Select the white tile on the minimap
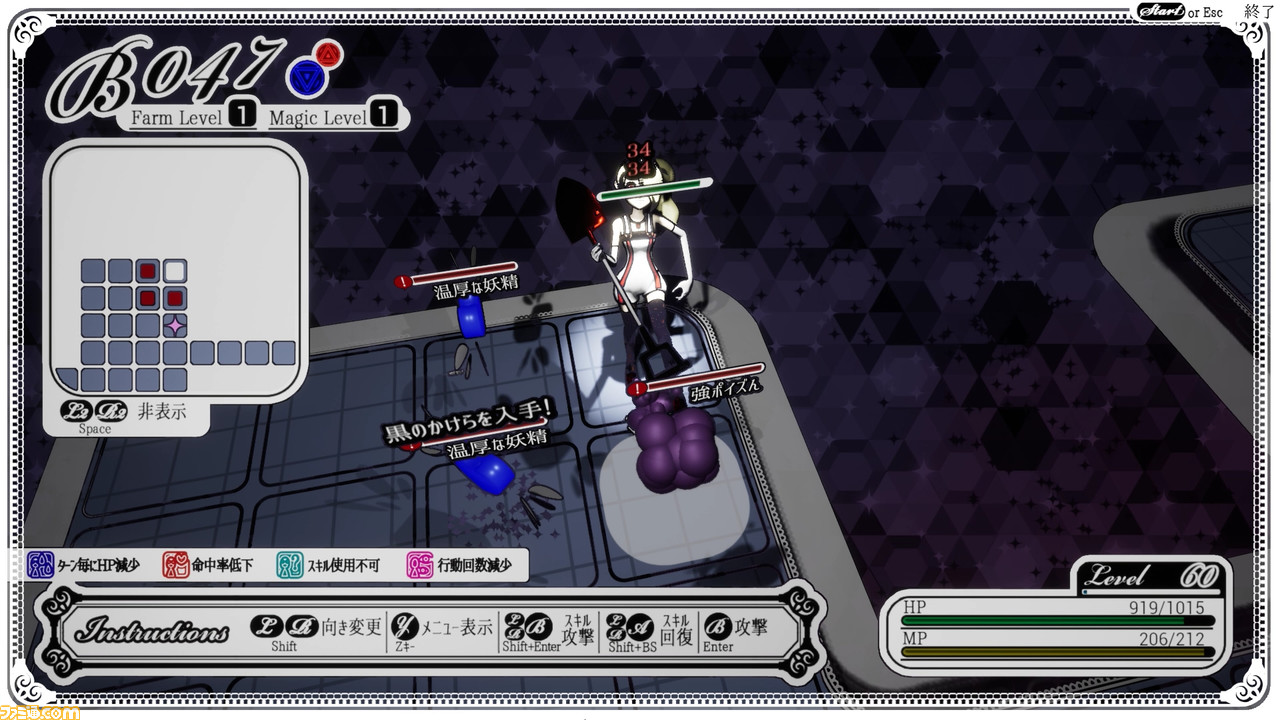1280x720 pixels. 175,270
